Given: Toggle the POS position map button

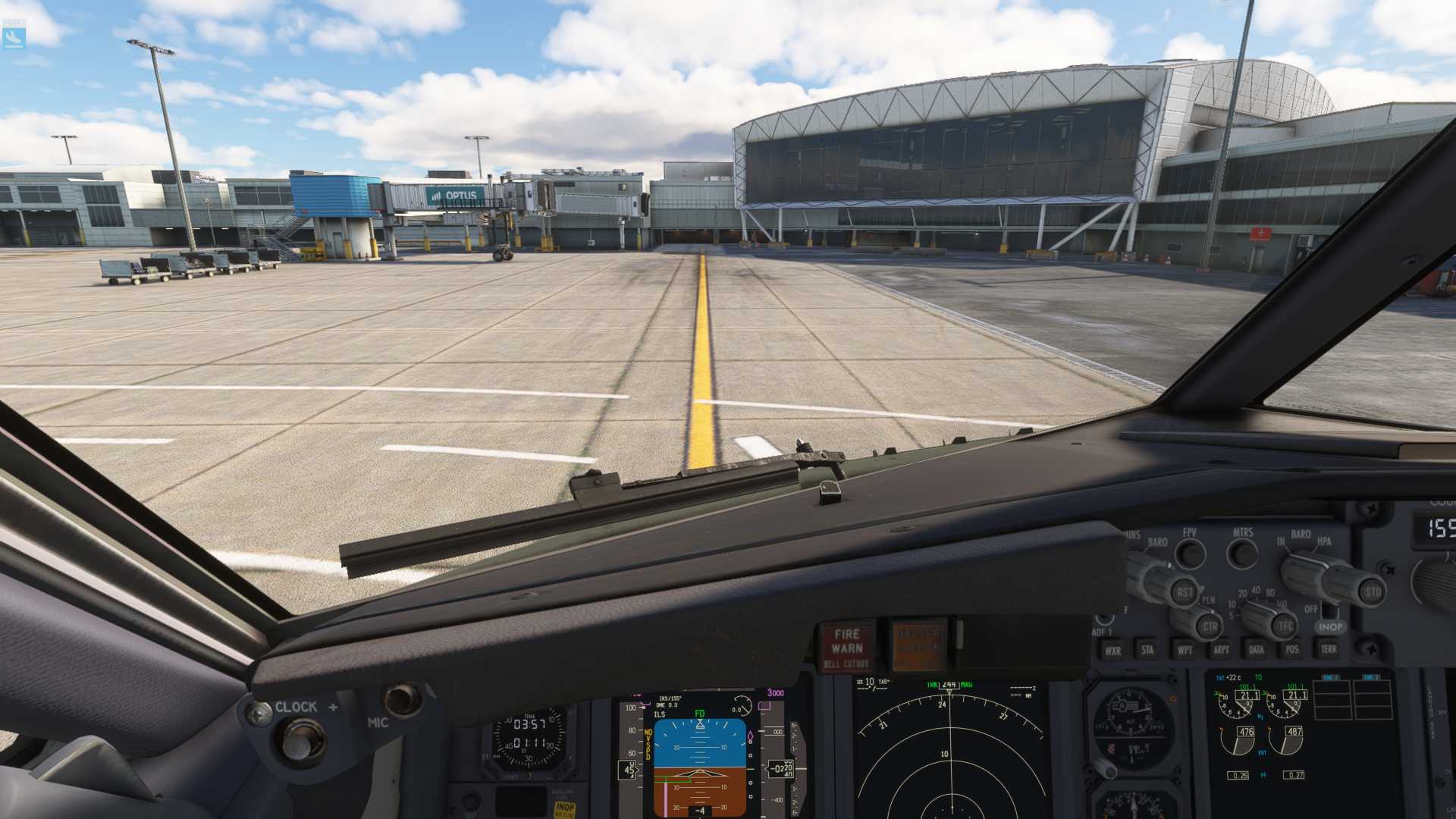Looking at the screenshot, I should 1292,649.
